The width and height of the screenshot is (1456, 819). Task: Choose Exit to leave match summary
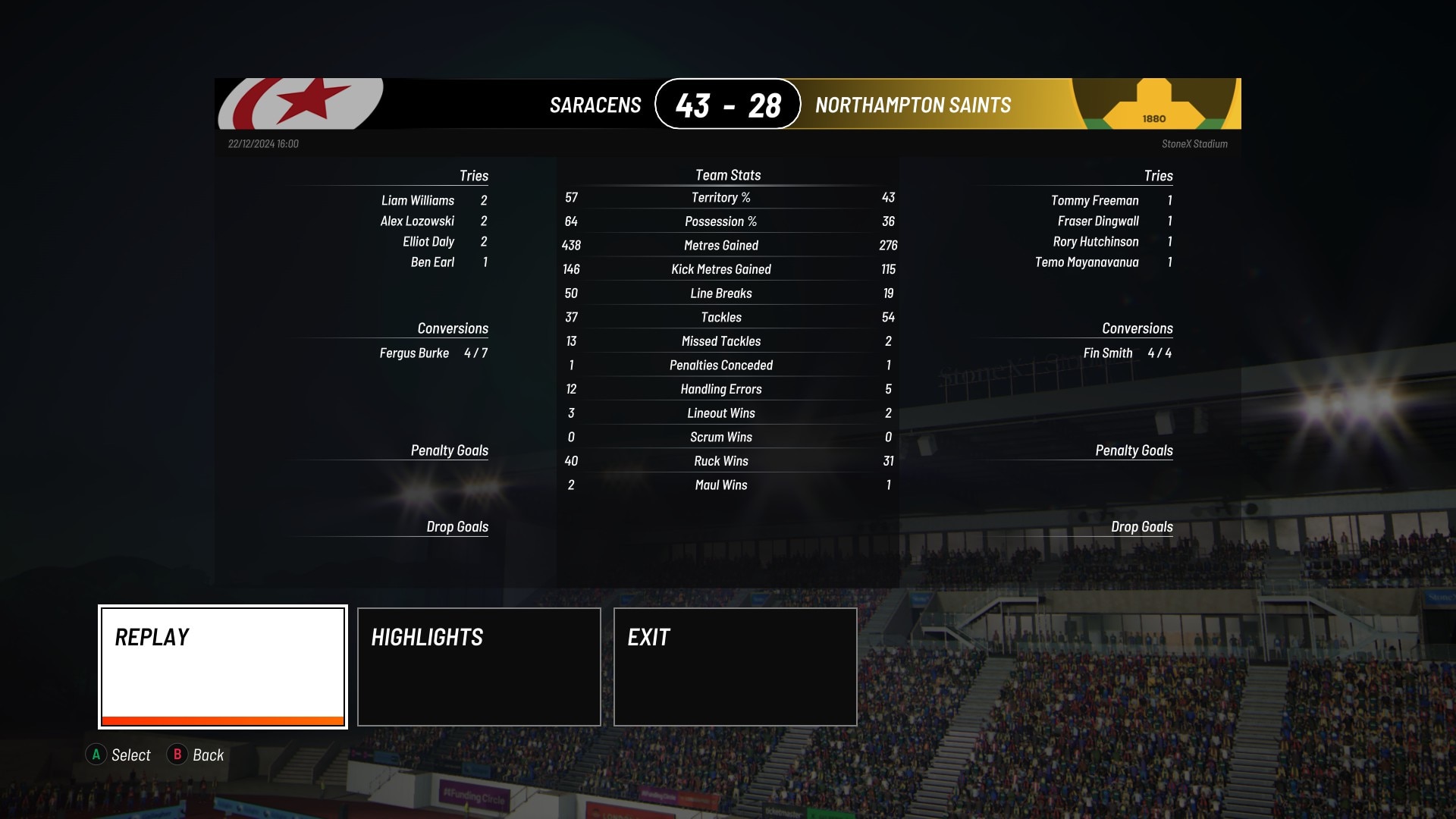(x=735, y=666)
